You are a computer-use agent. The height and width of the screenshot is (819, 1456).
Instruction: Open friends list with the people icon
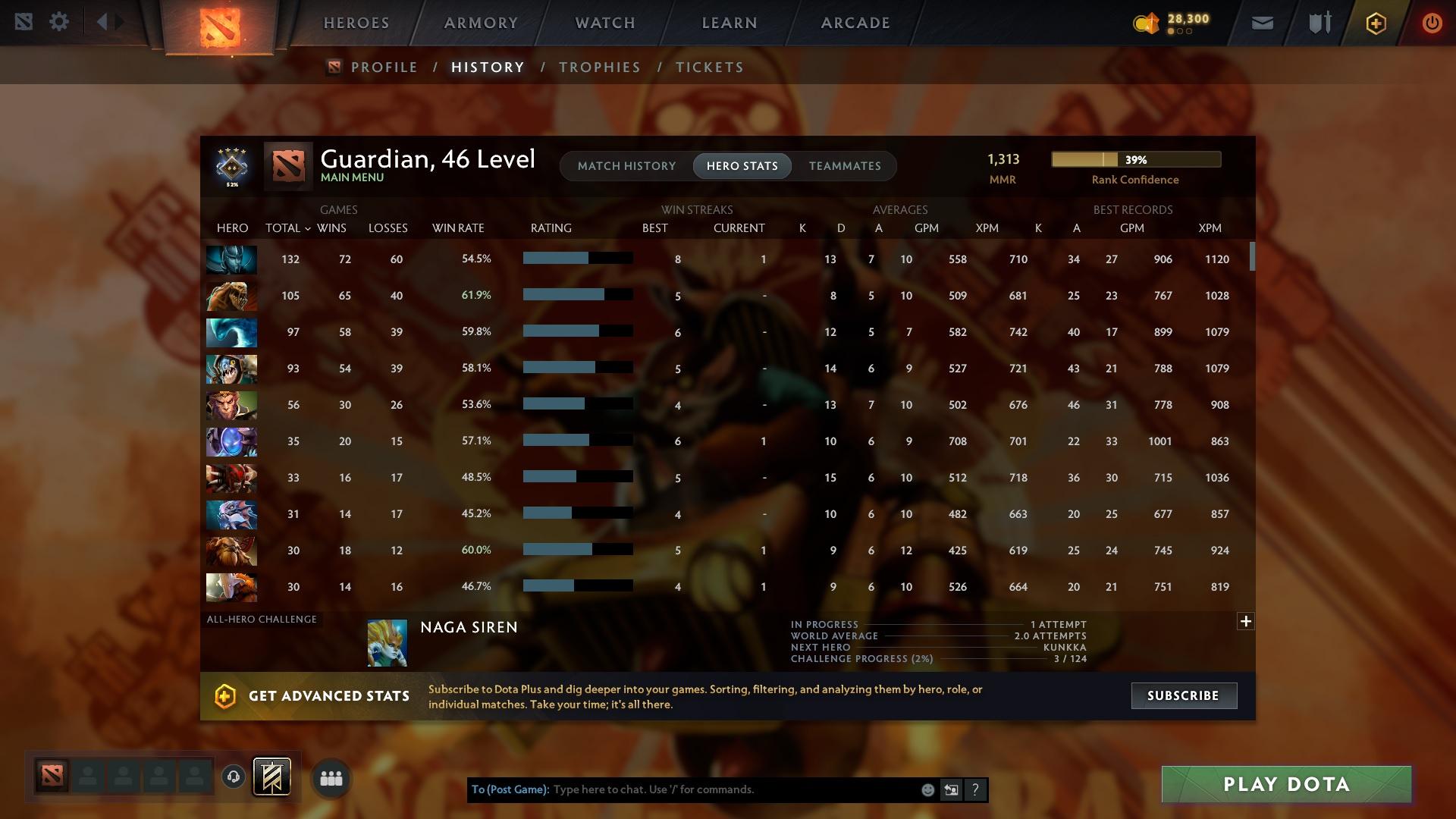331,777
